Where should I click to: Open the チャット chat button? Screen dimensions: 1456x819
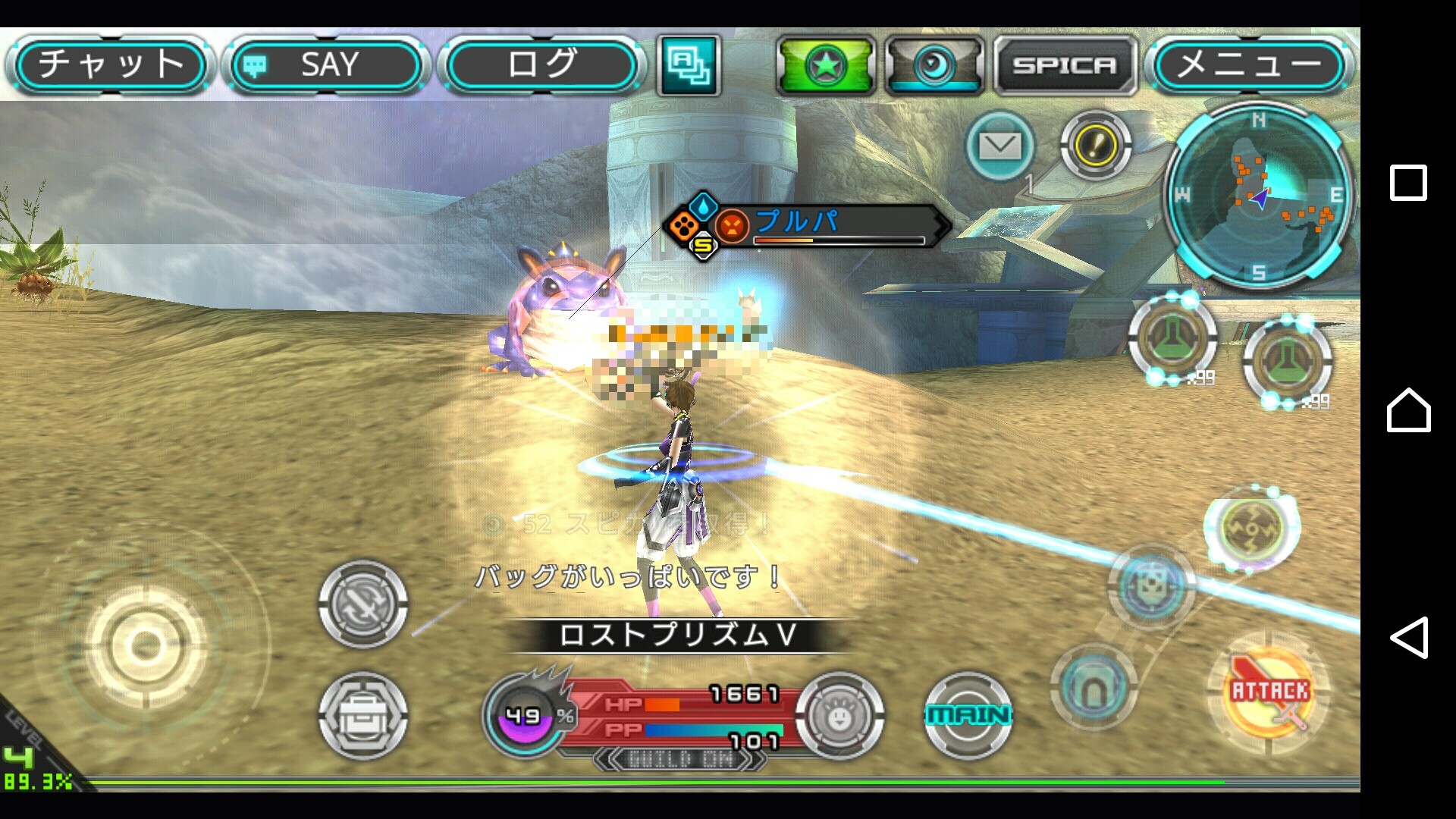coord(110,65)
